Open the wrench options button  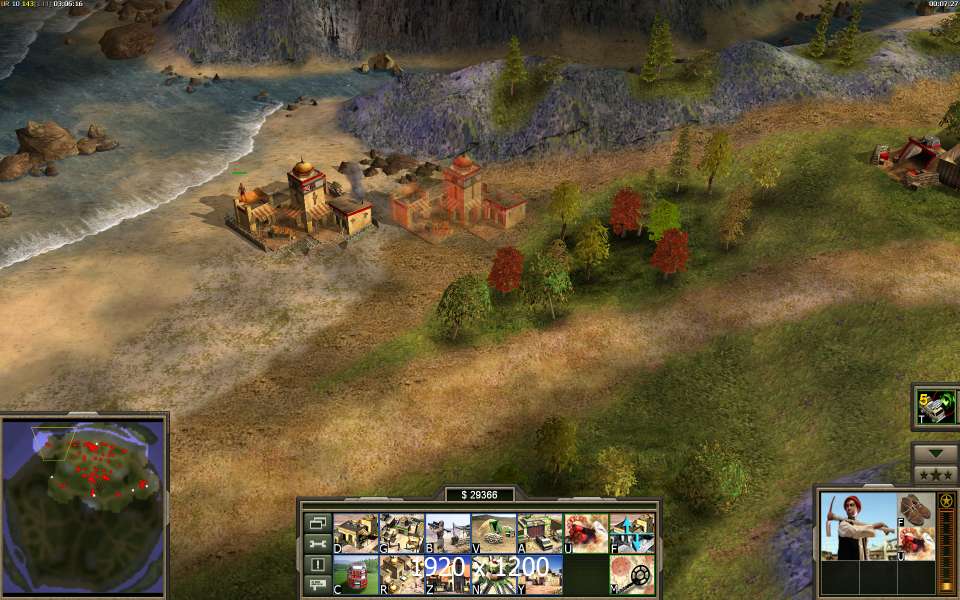(x=317, y=543)
